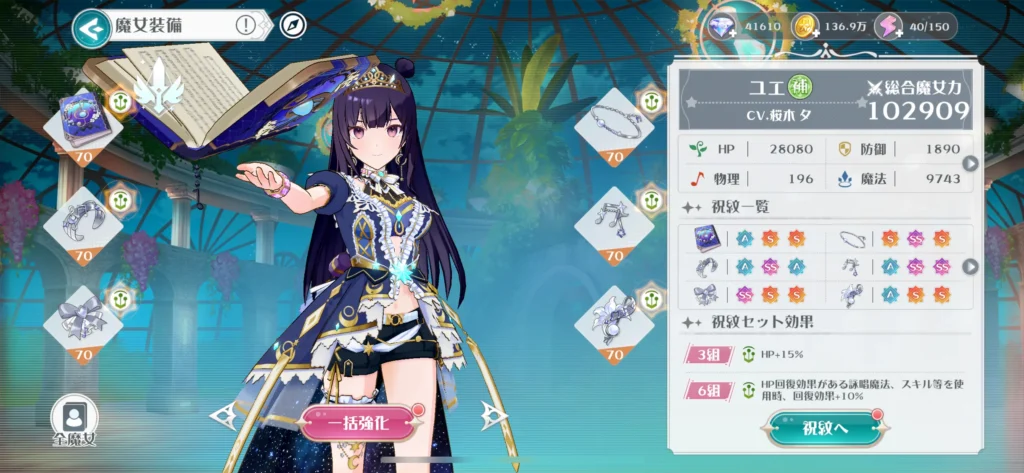Open the exclamation info help icon

[x=246, y=26]
